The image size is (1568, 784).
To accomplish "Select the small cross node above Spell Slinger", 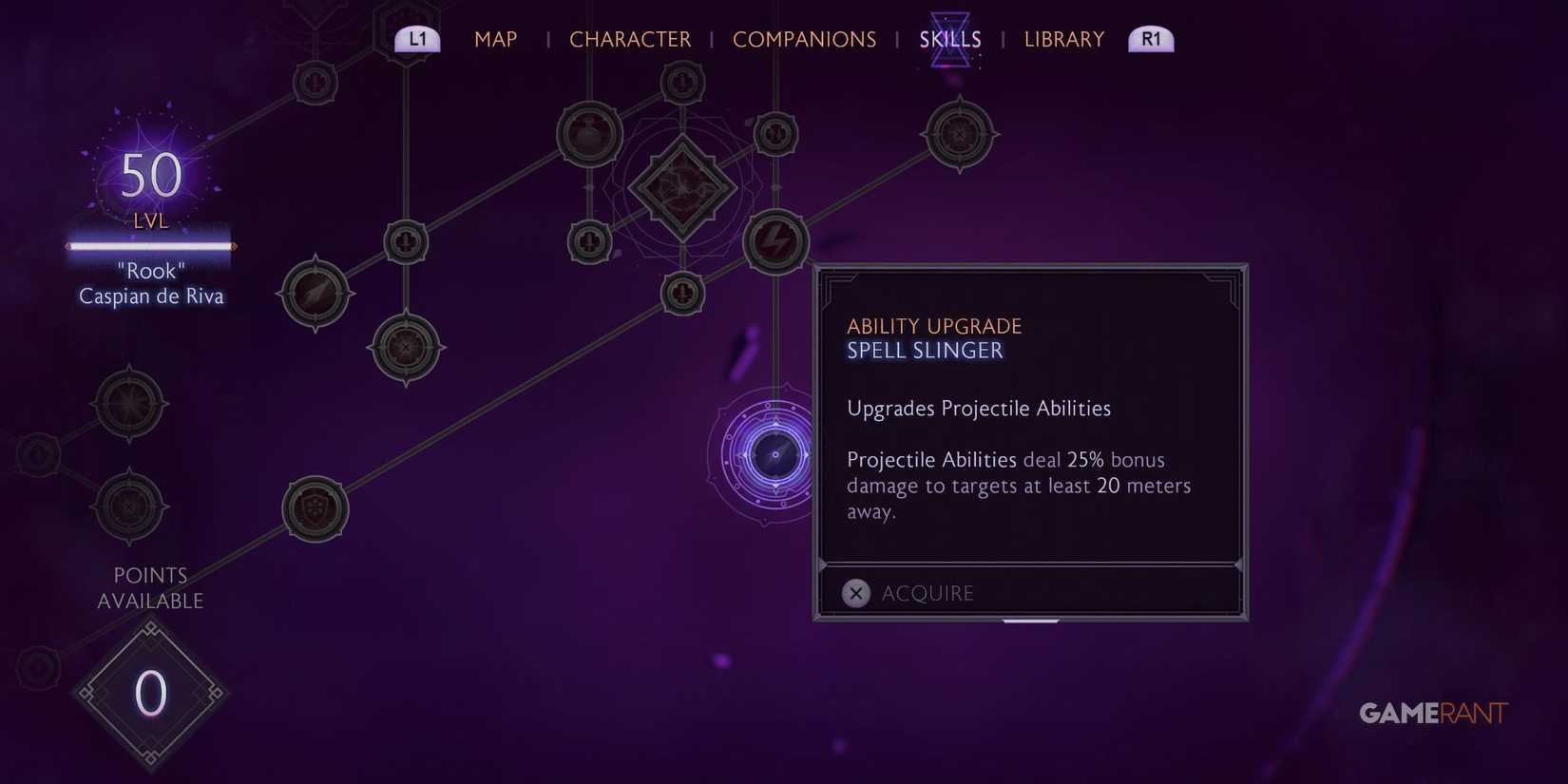I will [682, 293].
